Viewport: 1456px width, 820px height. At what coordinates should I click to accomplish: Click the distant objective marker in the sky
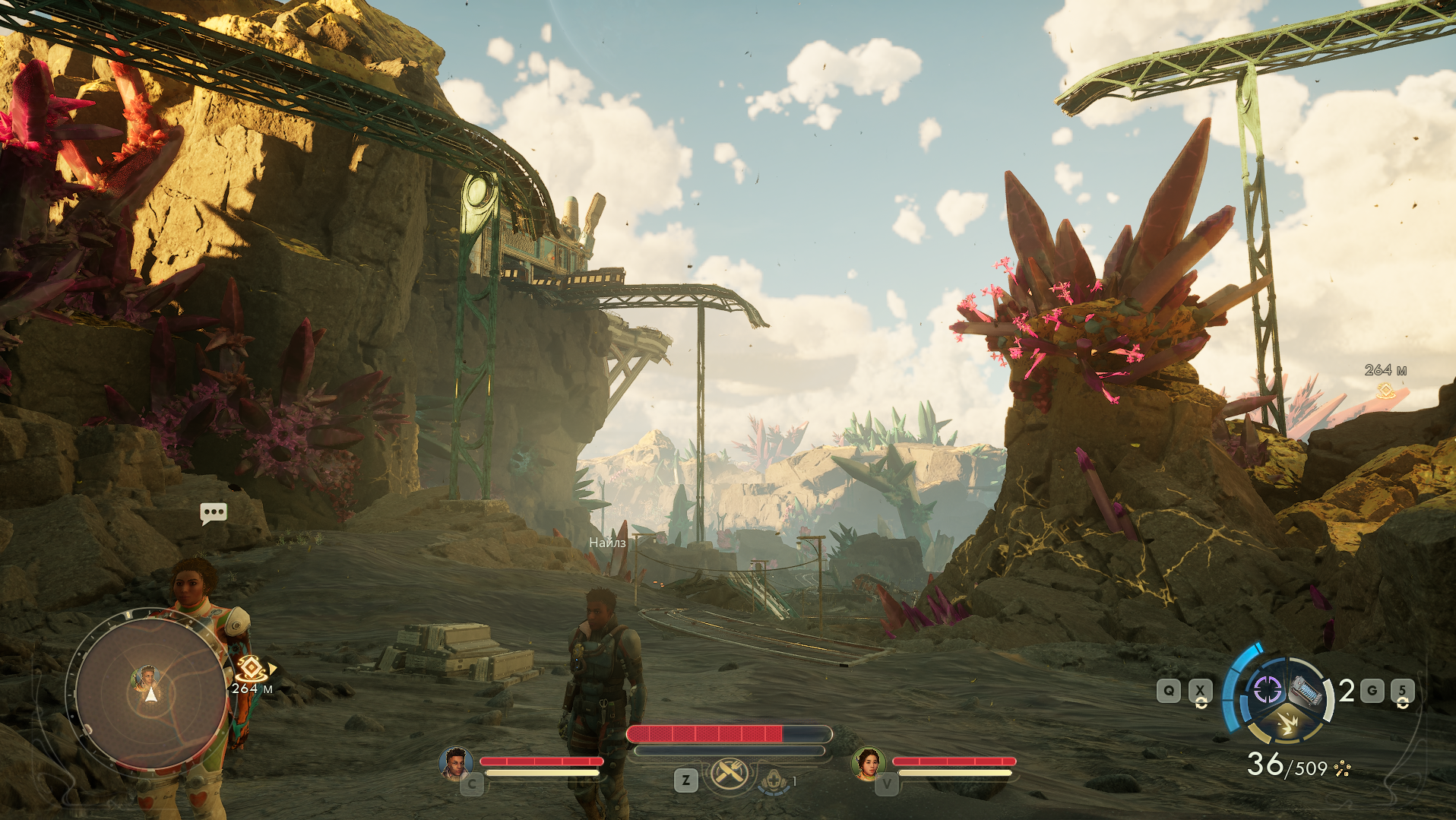1386,390
